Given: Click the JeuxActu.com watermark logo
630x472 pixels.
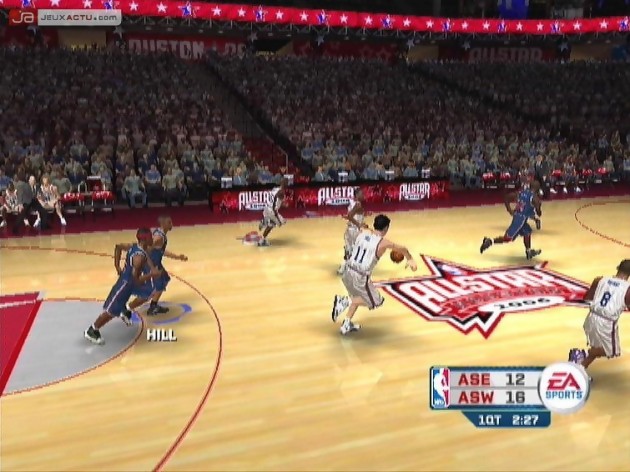Looking at the screenshot, I should coord(66,17).
